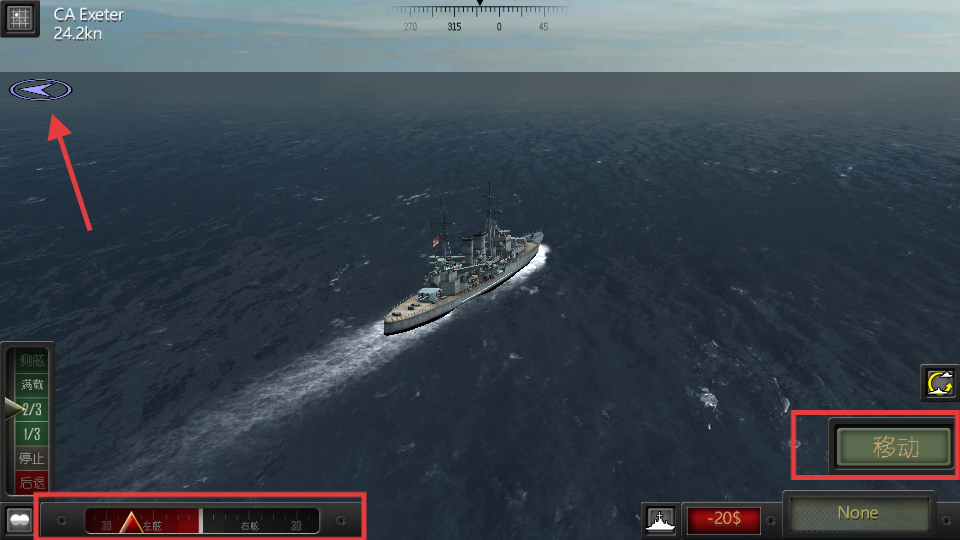Screen dimensions: 960x540
Task: Engage reverse with 后退
Action: pyautogui.click(x=33, y=482)
